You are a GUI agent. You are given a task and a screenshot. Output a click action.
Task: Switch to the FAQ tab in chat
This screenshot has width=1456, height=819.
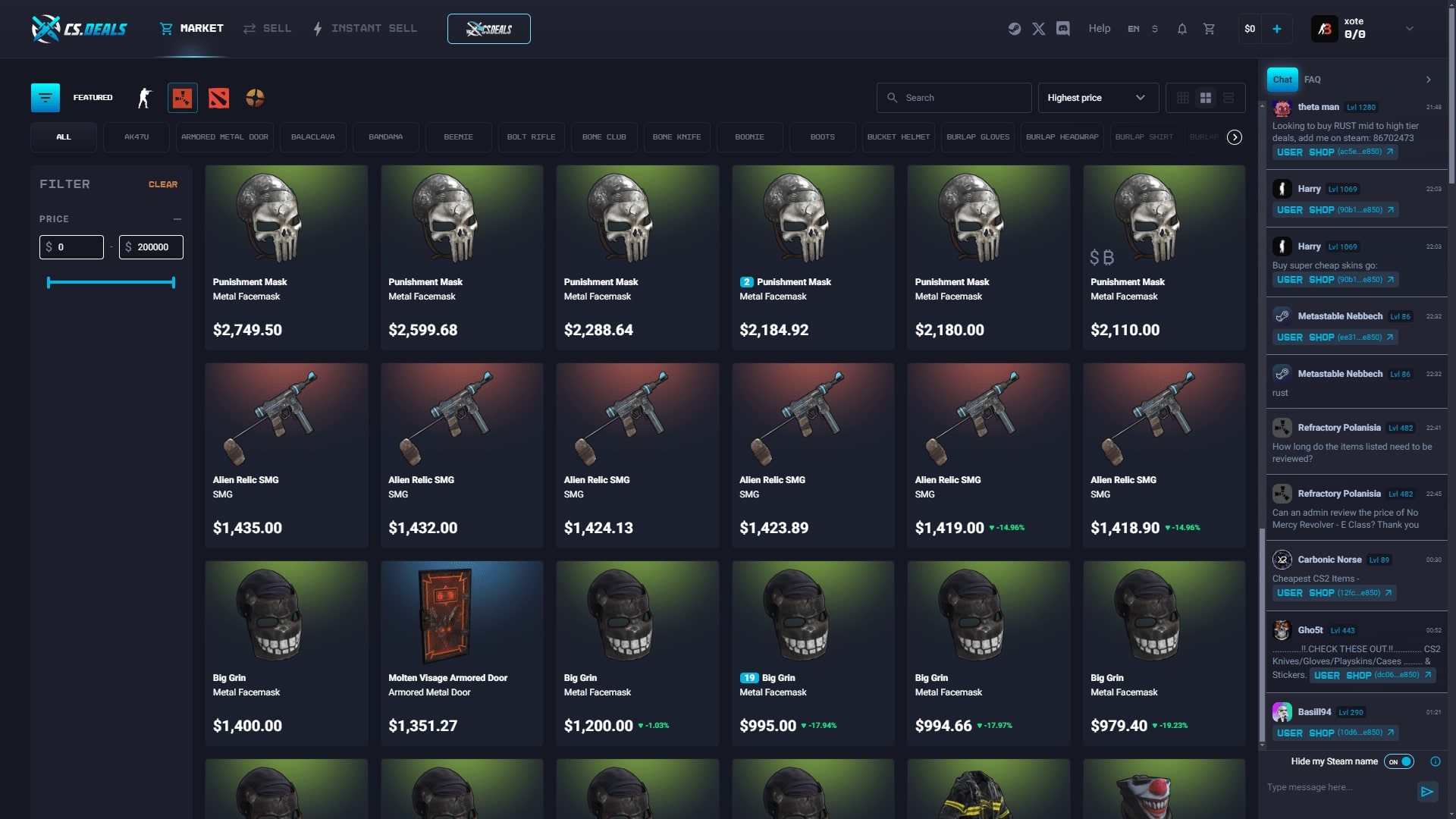click(1313, 80)
